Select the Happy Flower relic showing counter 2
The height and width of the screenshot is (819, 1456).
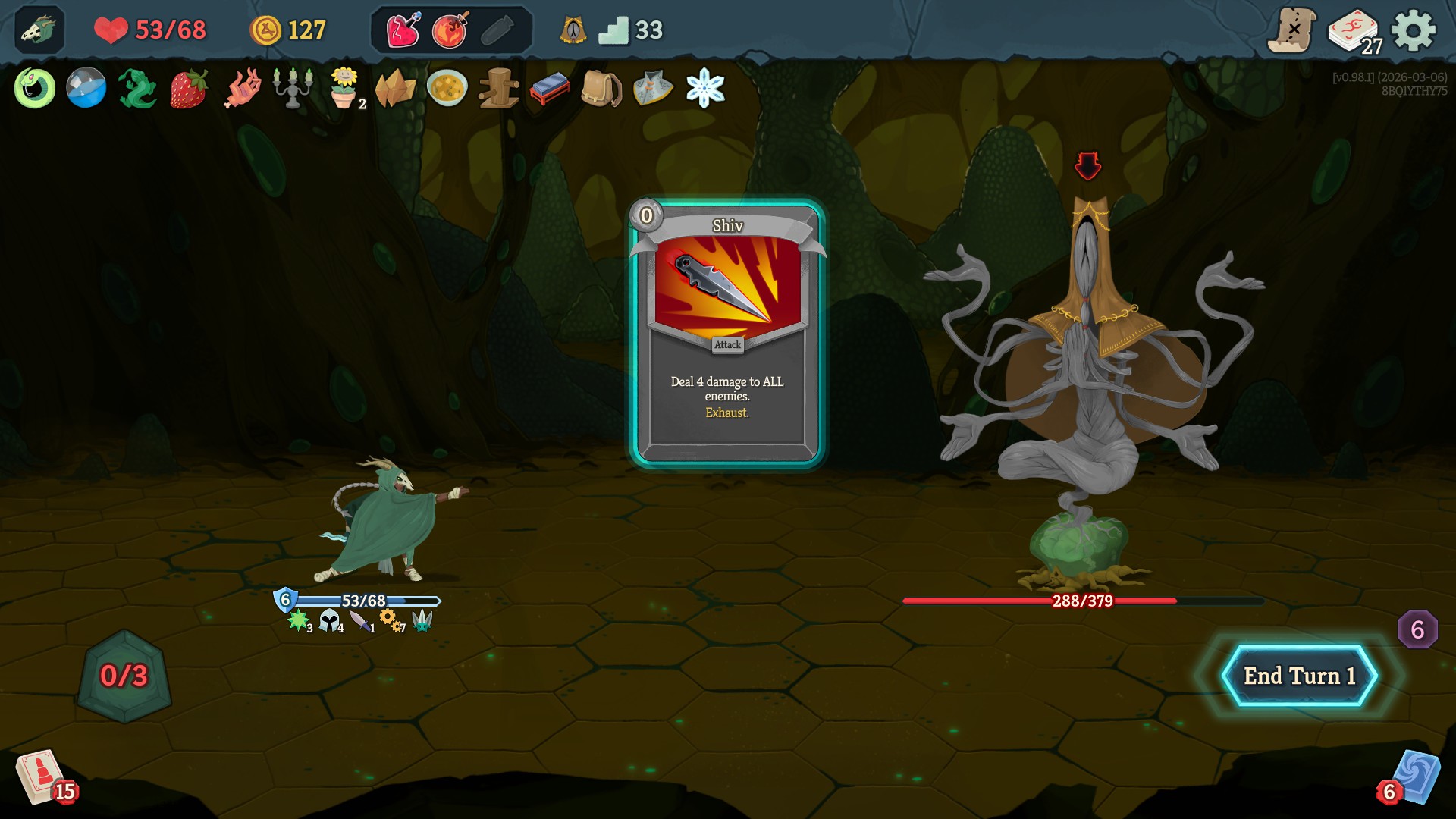344,89
